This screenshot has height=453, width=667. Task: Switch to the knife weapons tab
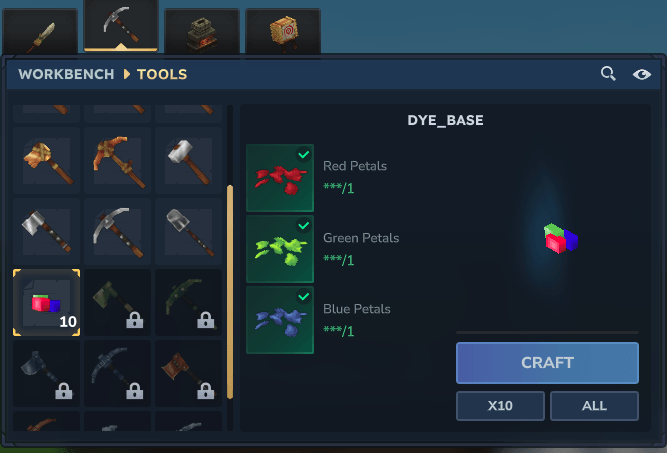[40, 33]
